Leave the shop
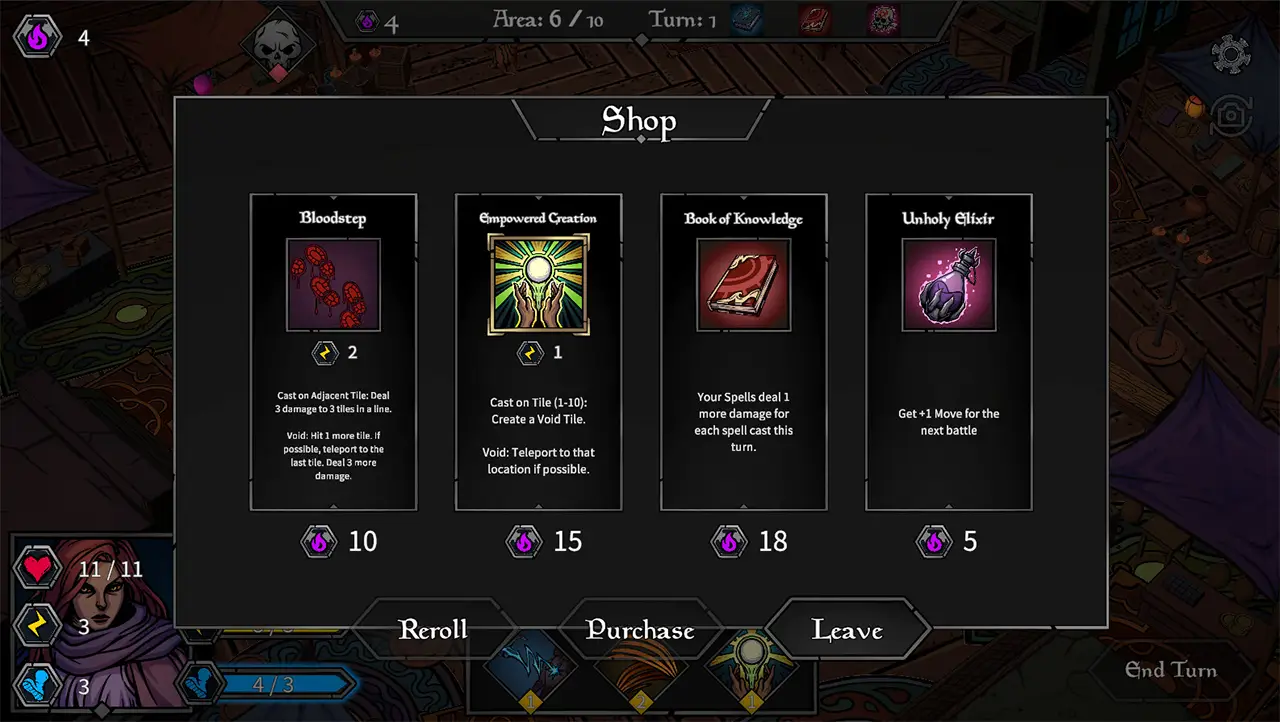The height and width of the screenshot is (722, 1280). [x=847, y=630]
